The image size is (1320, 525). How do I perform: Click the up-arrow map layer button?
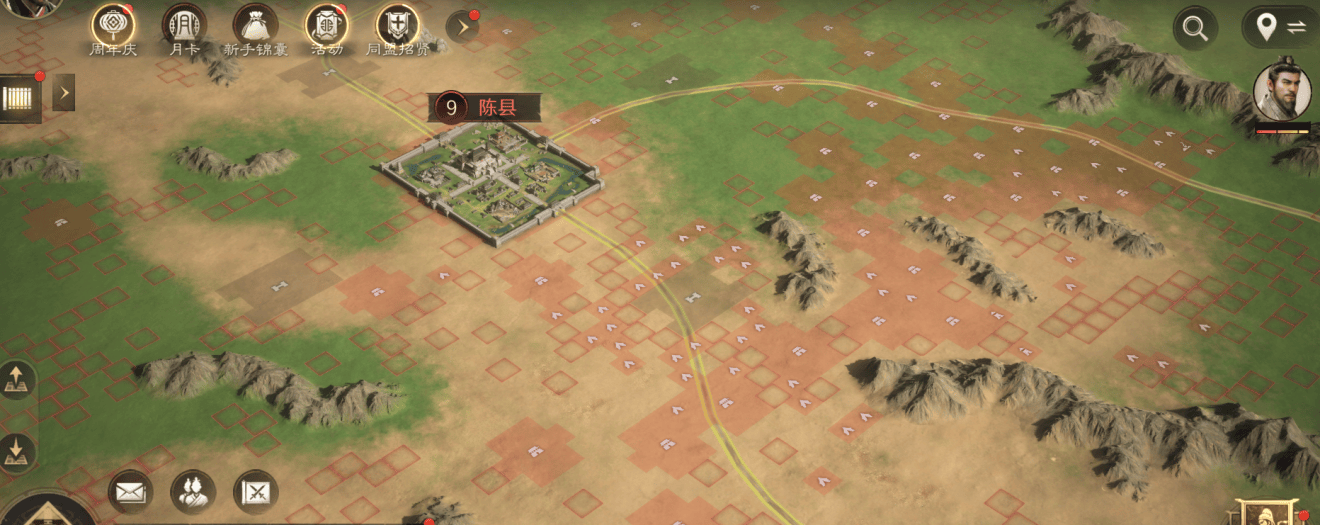pyautogui.click(x=17, y=380)
